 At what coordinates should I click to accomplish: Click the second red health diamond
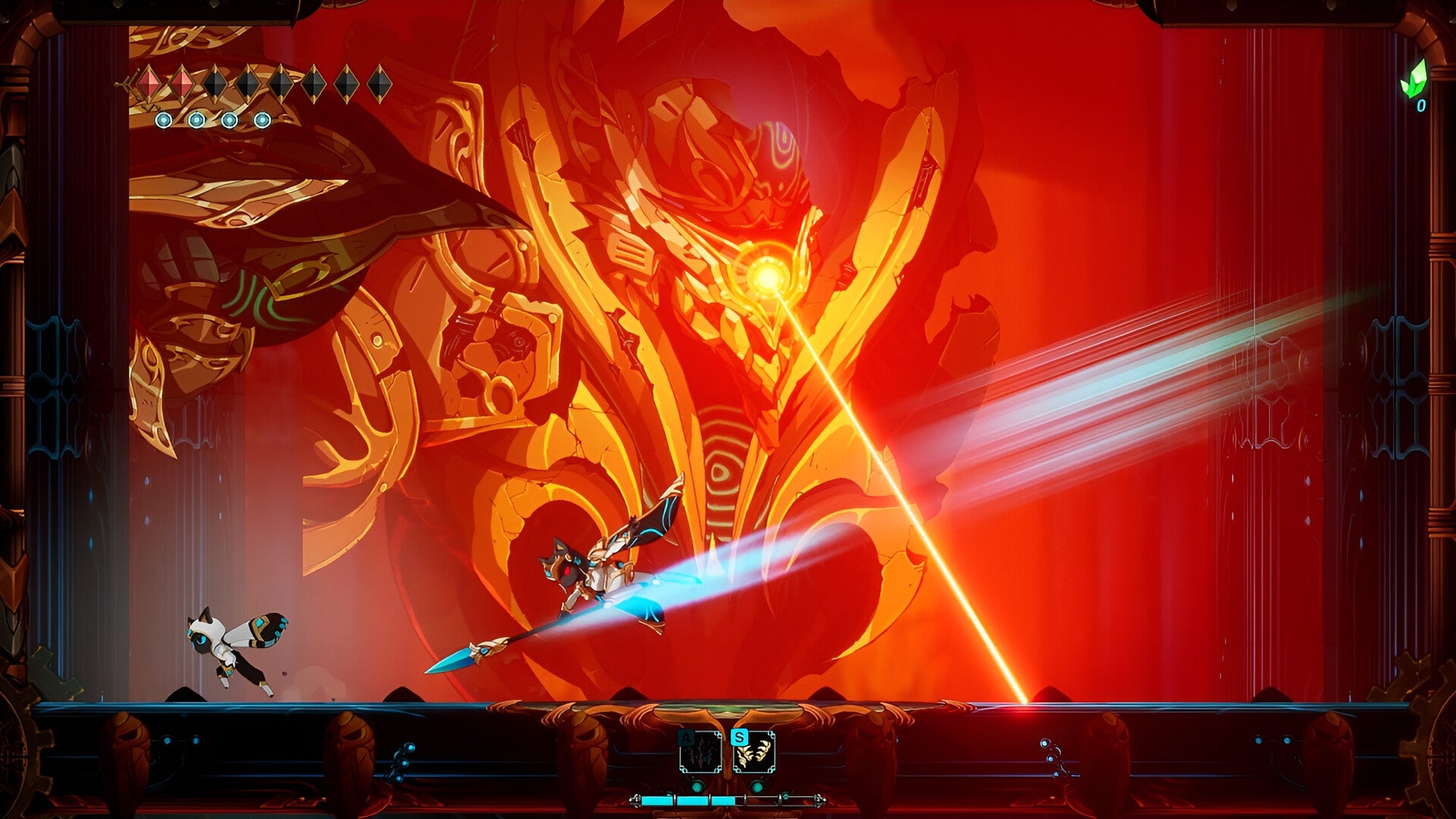(183, 83)
